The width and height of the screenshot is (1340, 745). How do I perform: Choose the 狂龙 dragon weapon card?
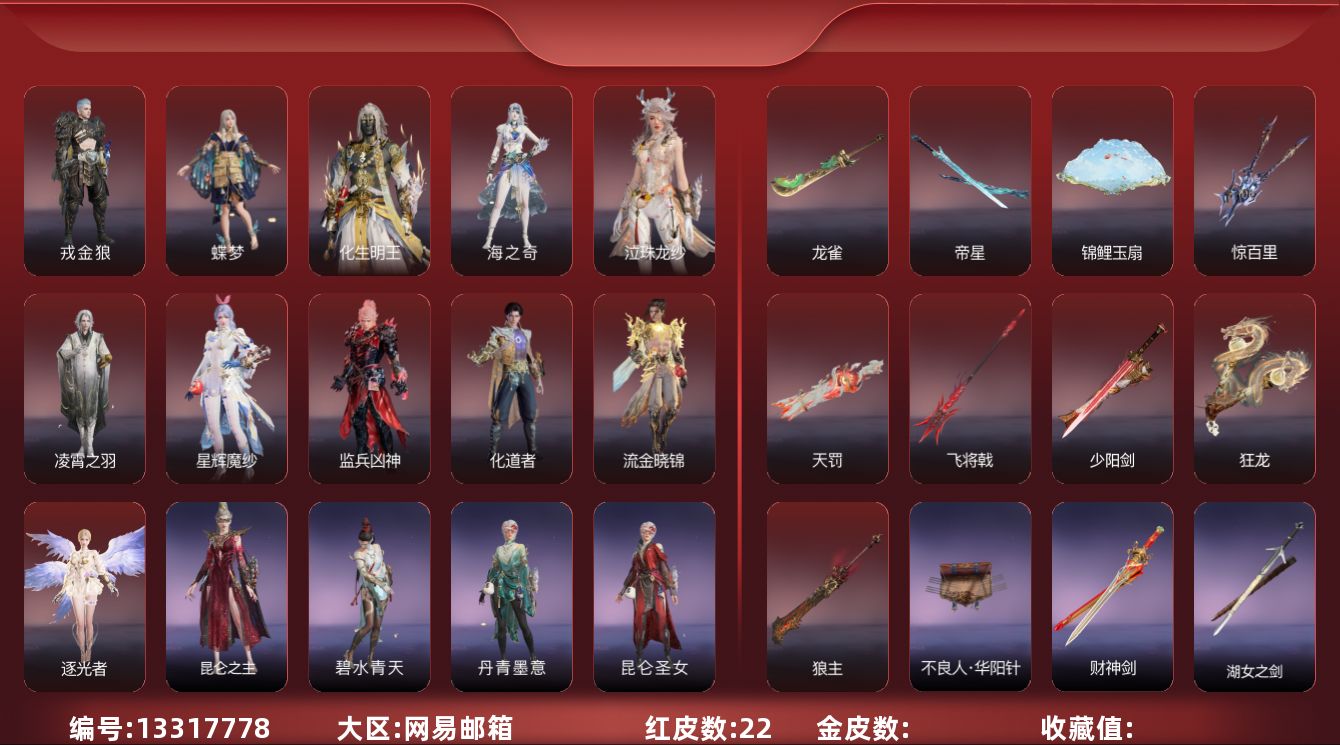(1254, 388)
